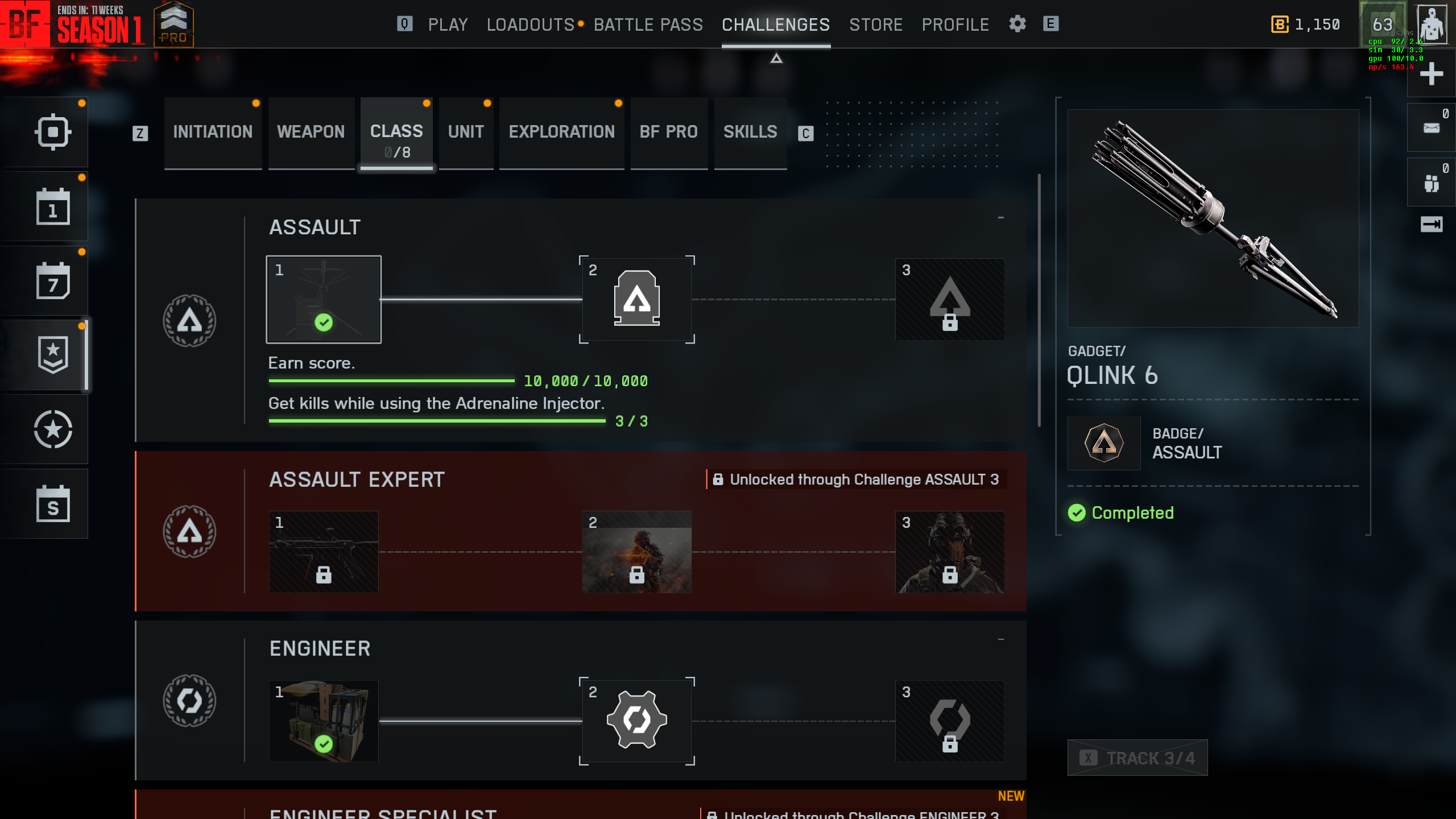The image size is (1456, 819).
Task: Open the Battle Pass page
Action: point(648,24)
